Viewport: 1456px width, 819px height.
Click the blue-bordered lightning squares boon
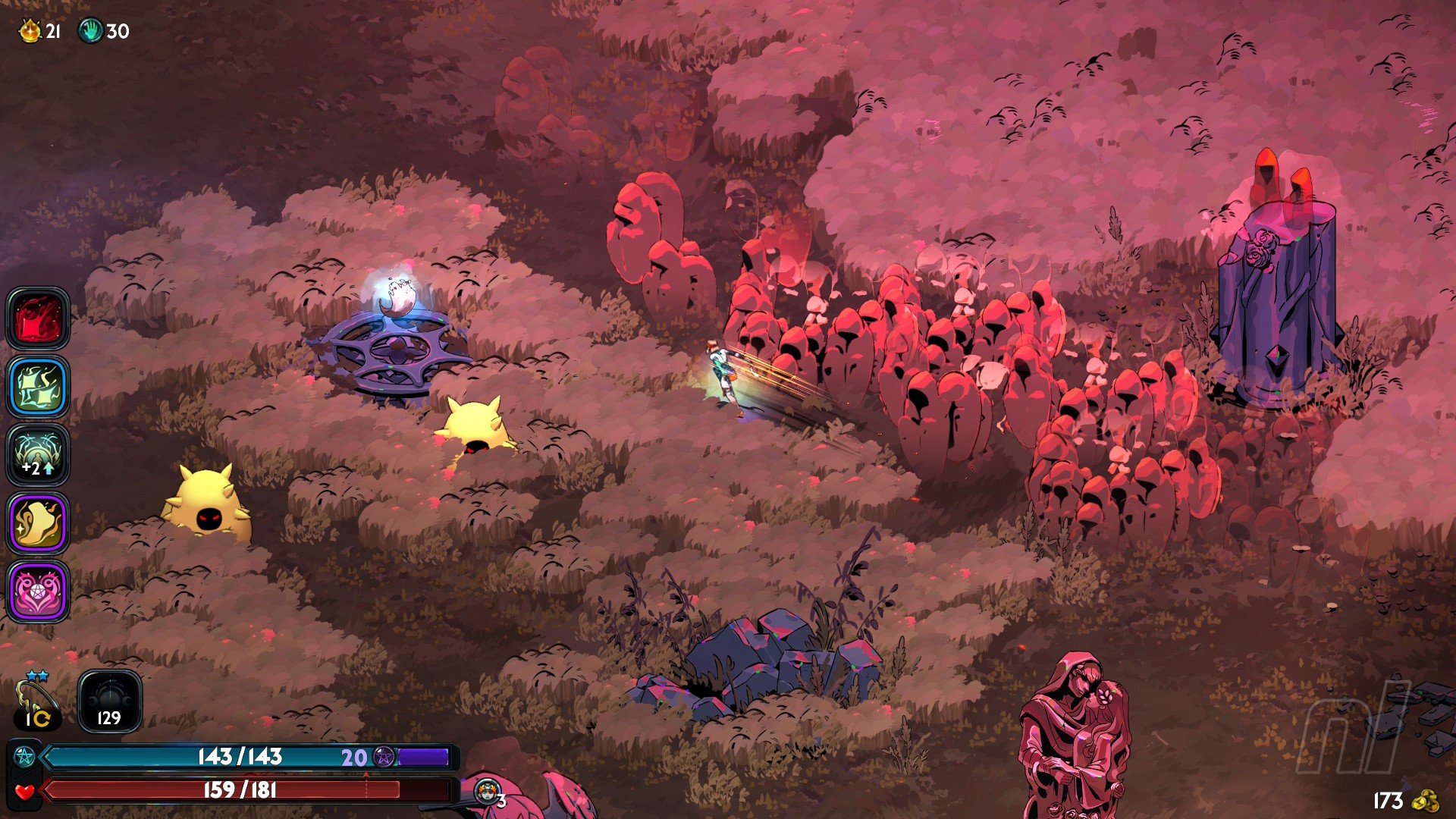[x=38, y=386]
